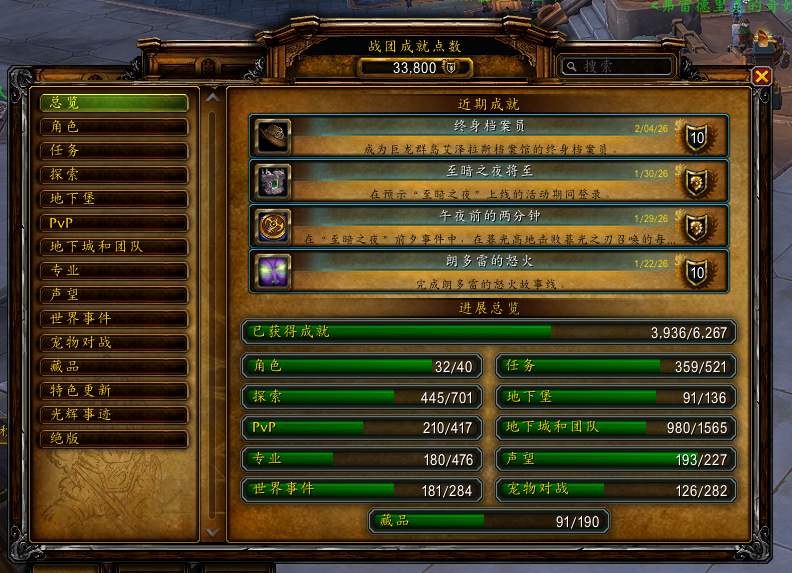
Task: Select the 角色 category
Action: coord(113,127)
